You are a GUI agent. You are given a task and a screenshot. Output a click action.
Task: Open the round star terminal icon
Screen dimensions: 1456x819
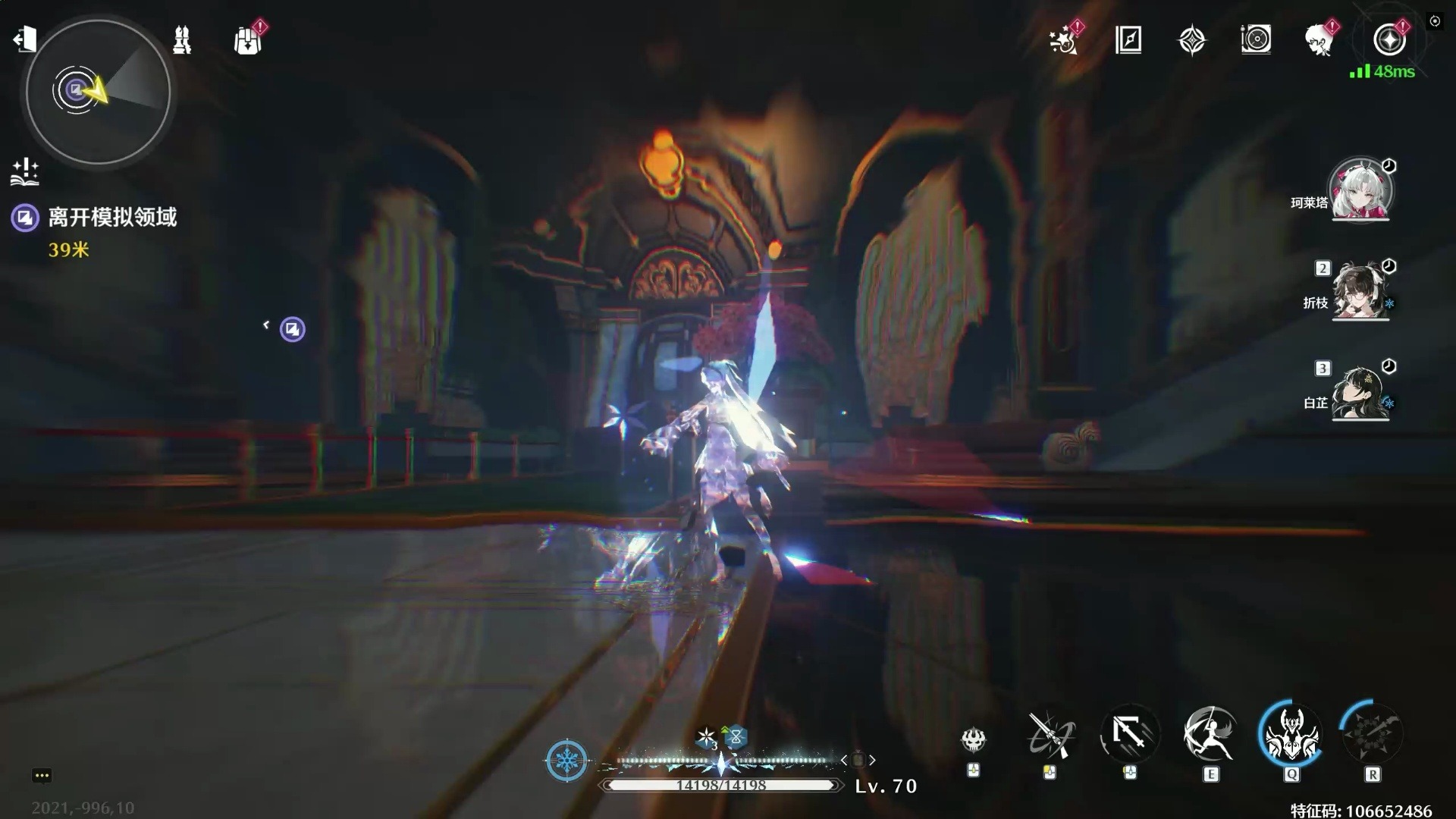(1389, 40)
